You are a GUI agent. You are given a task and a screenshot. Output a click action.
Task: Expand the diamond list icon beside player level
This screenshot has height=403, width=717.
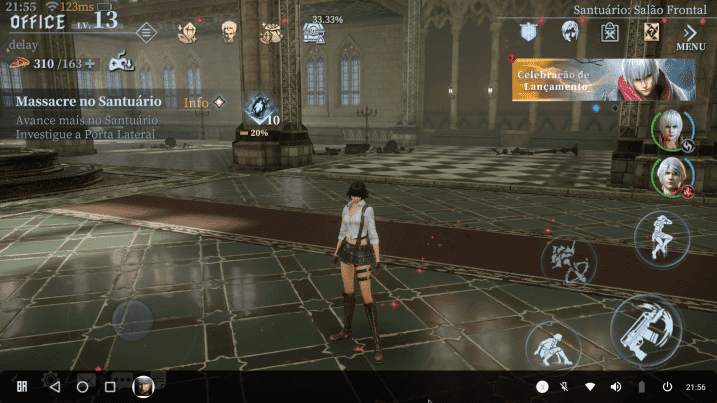point(146,32)
